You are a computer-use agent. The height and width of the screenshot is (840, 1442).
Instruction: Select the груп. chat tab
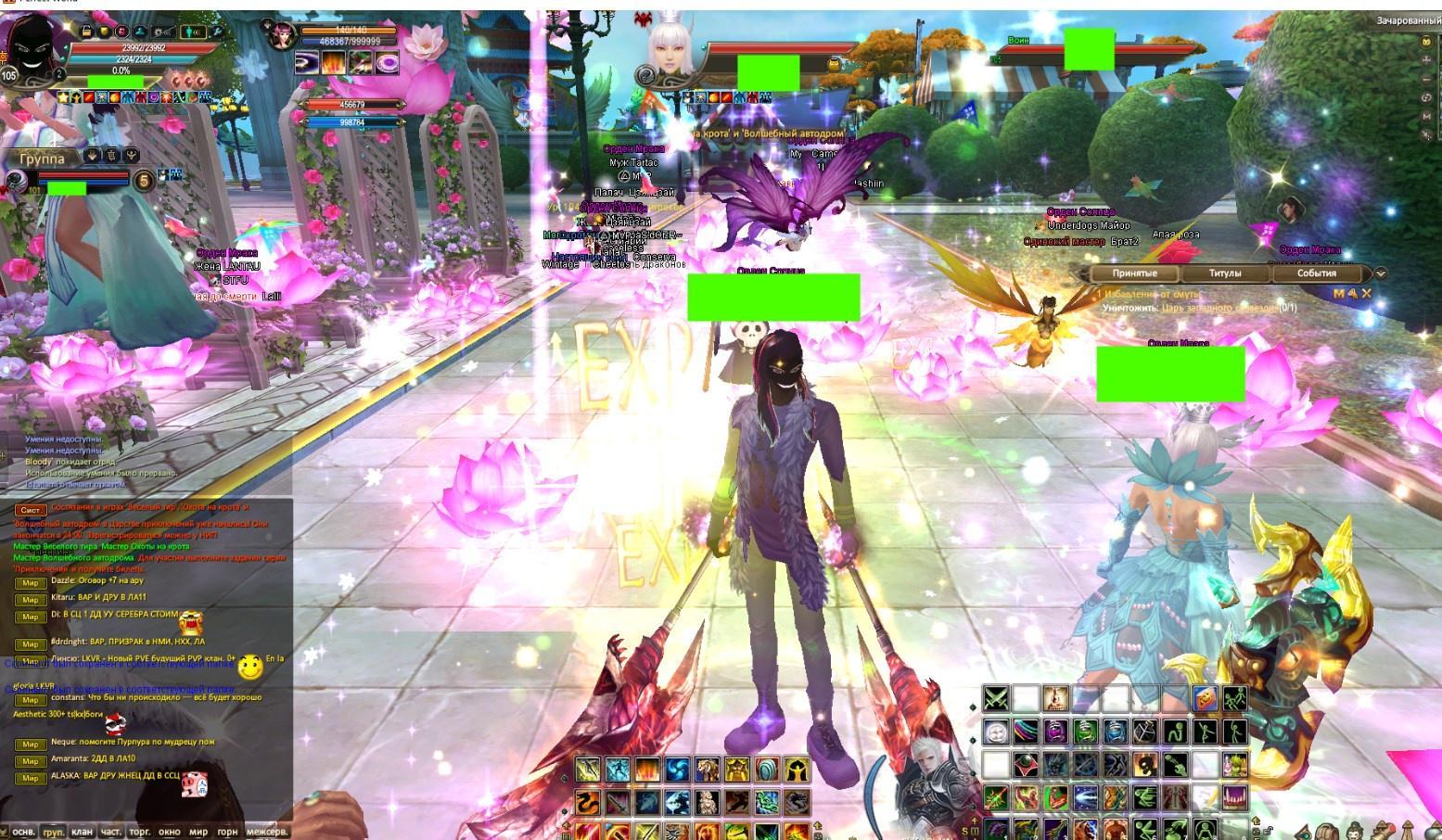[54, 832]
